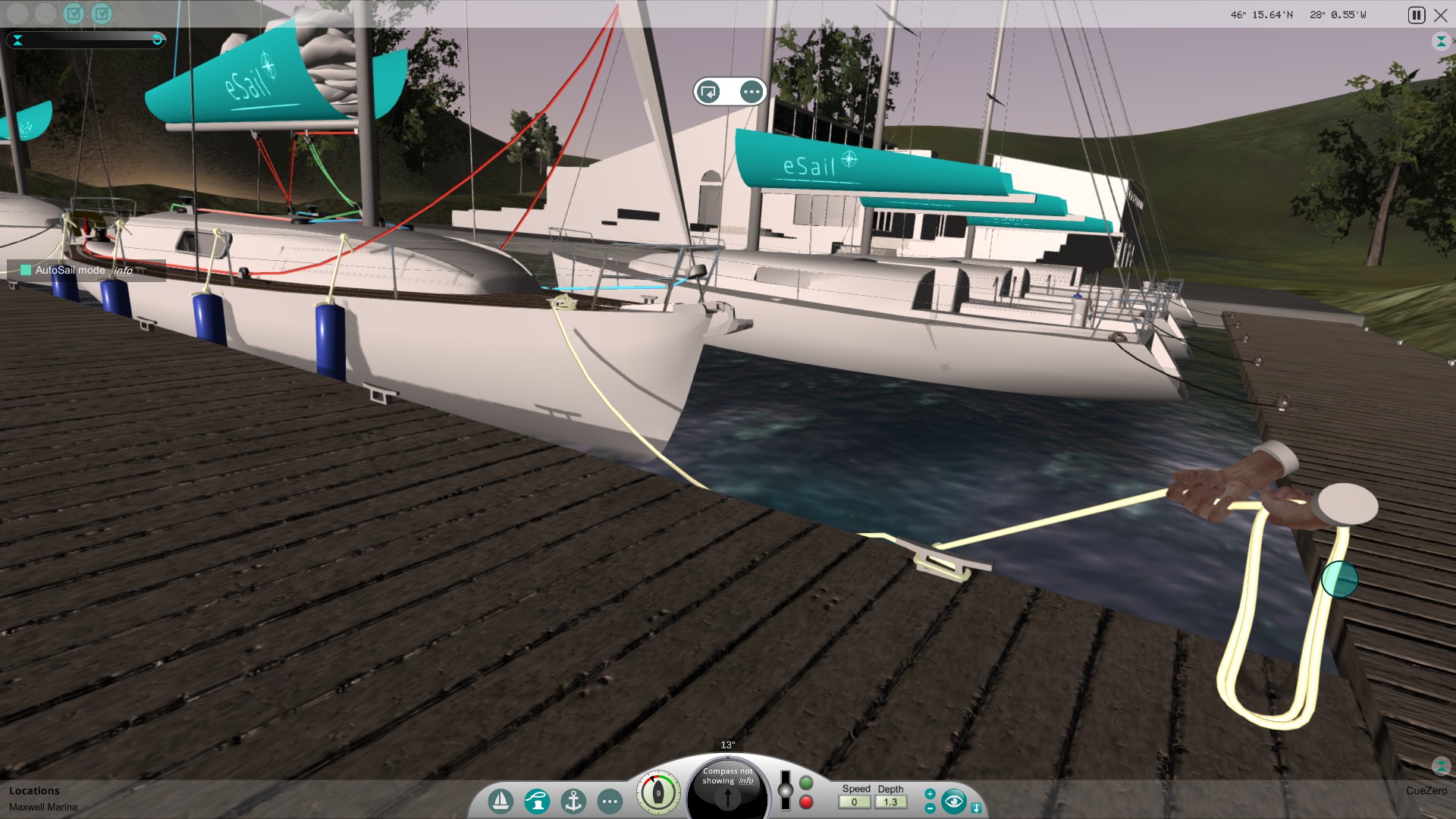1456x819 pixels.
Task: Toggle the second teal checkbox at screen top
Action: tap(102, 14)
